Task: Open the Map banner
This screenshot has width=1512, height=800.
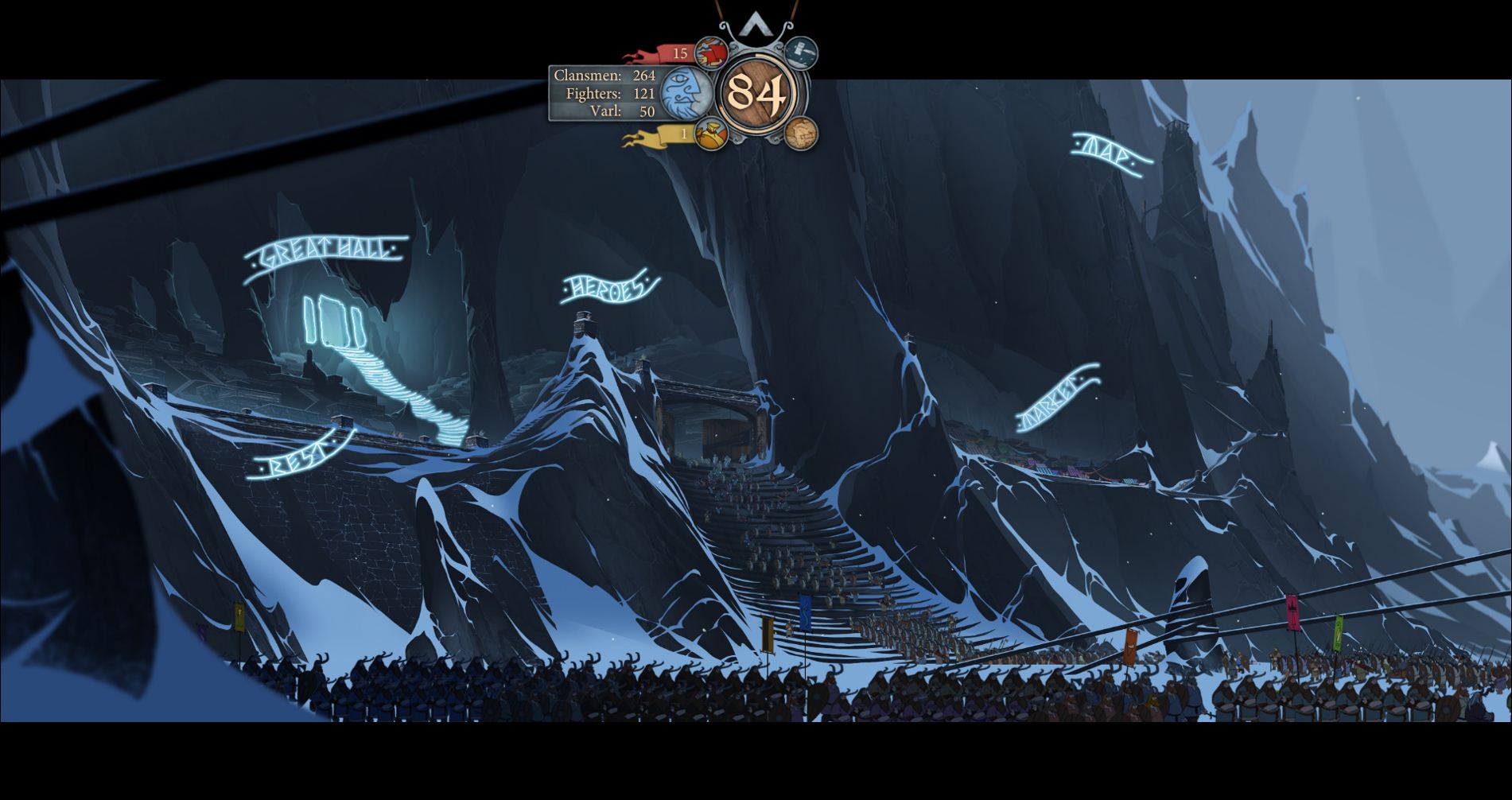Action: (1111, 154)
